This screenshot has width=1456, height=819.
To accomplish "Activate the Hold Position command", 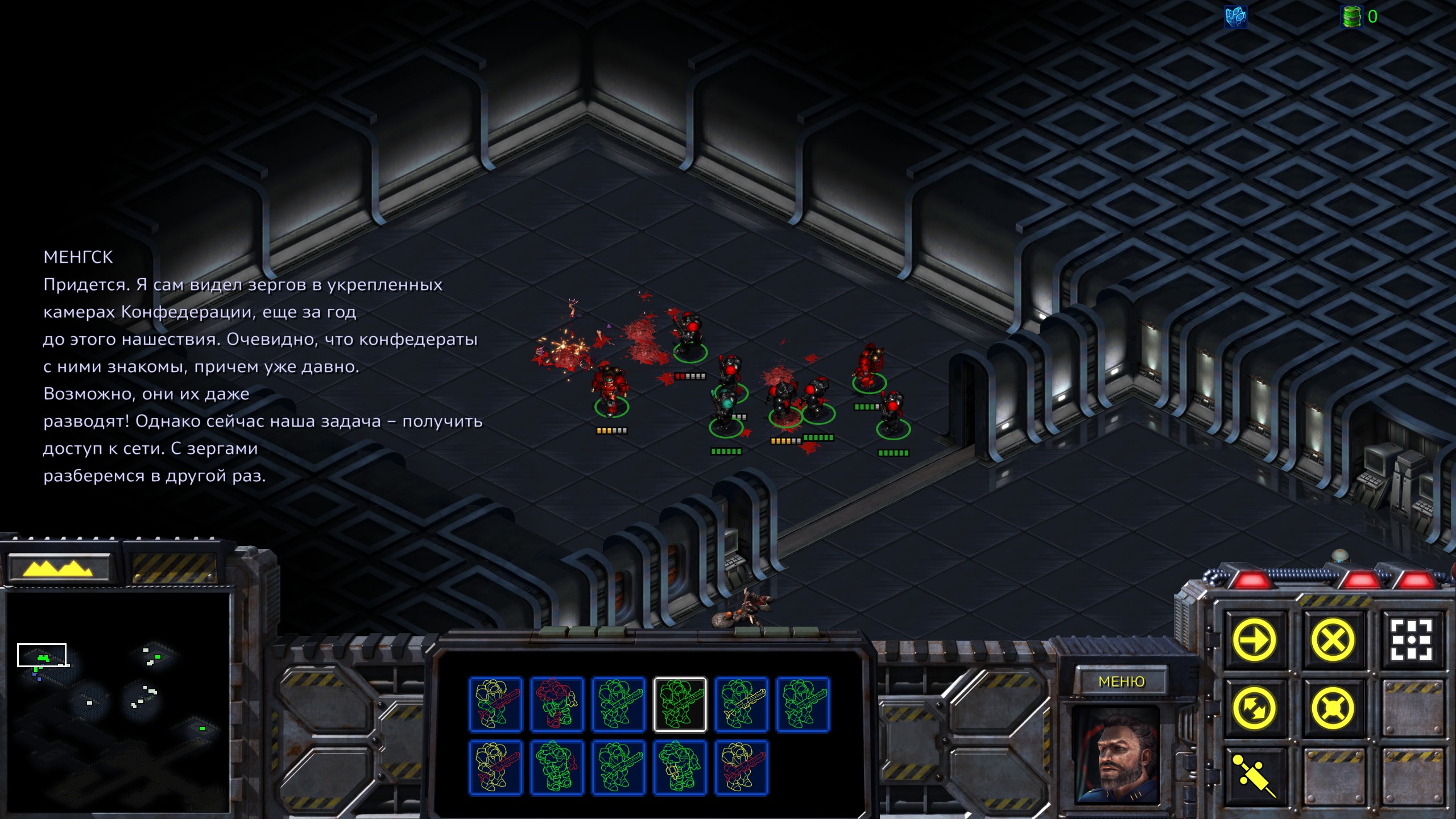I will pyautogui.click(x=1333, y=708).
